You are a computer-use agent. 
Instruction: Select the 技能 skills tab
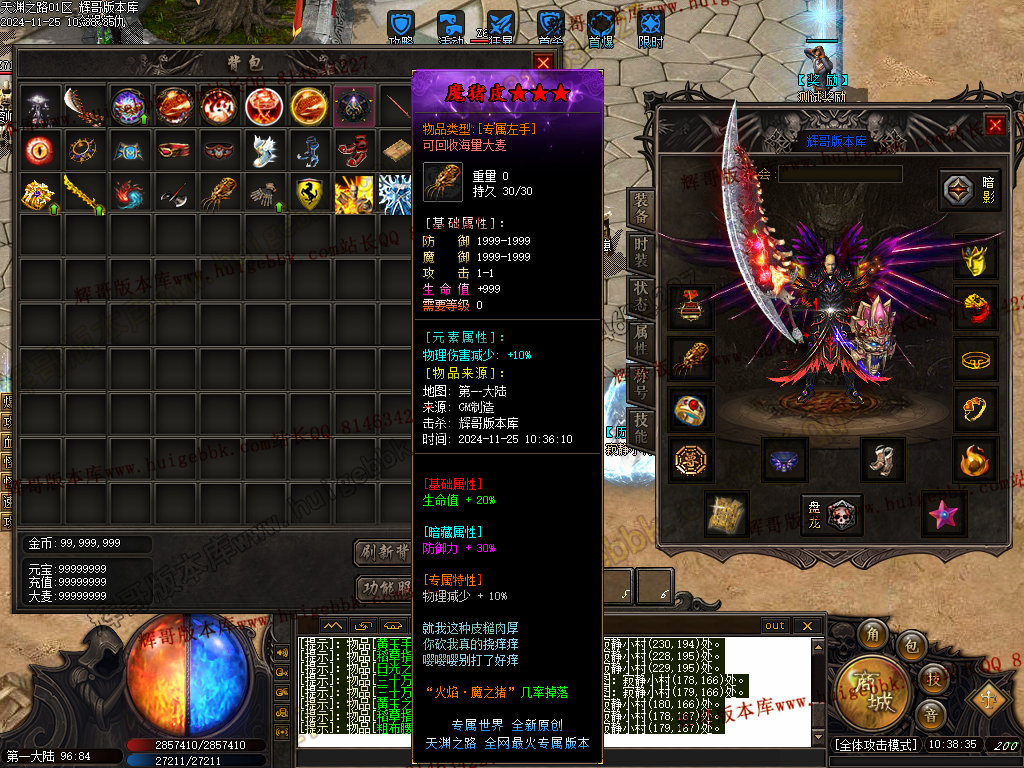641,428
